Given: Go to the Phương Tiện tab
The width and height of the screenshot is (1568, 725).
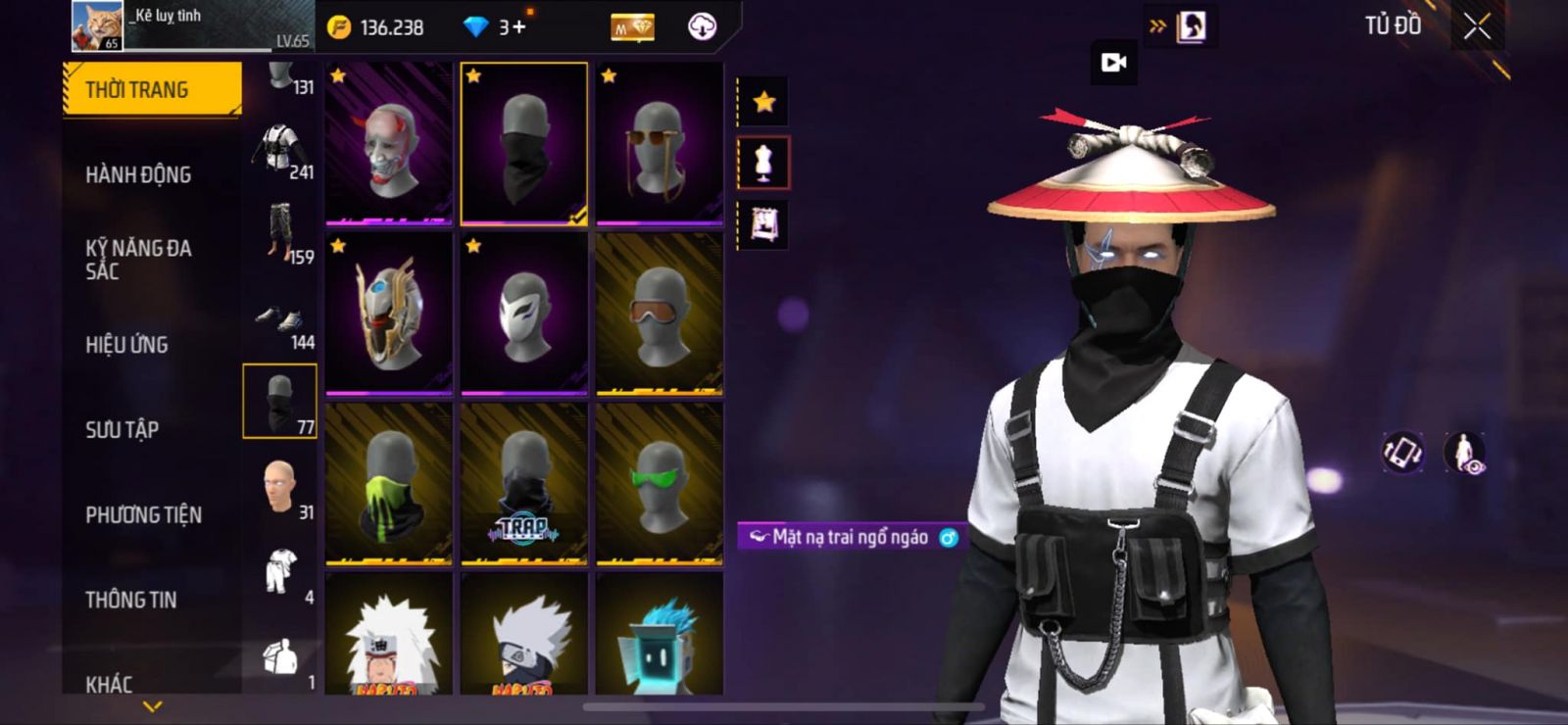Looking at the screenshot, I should click(143, 514).
